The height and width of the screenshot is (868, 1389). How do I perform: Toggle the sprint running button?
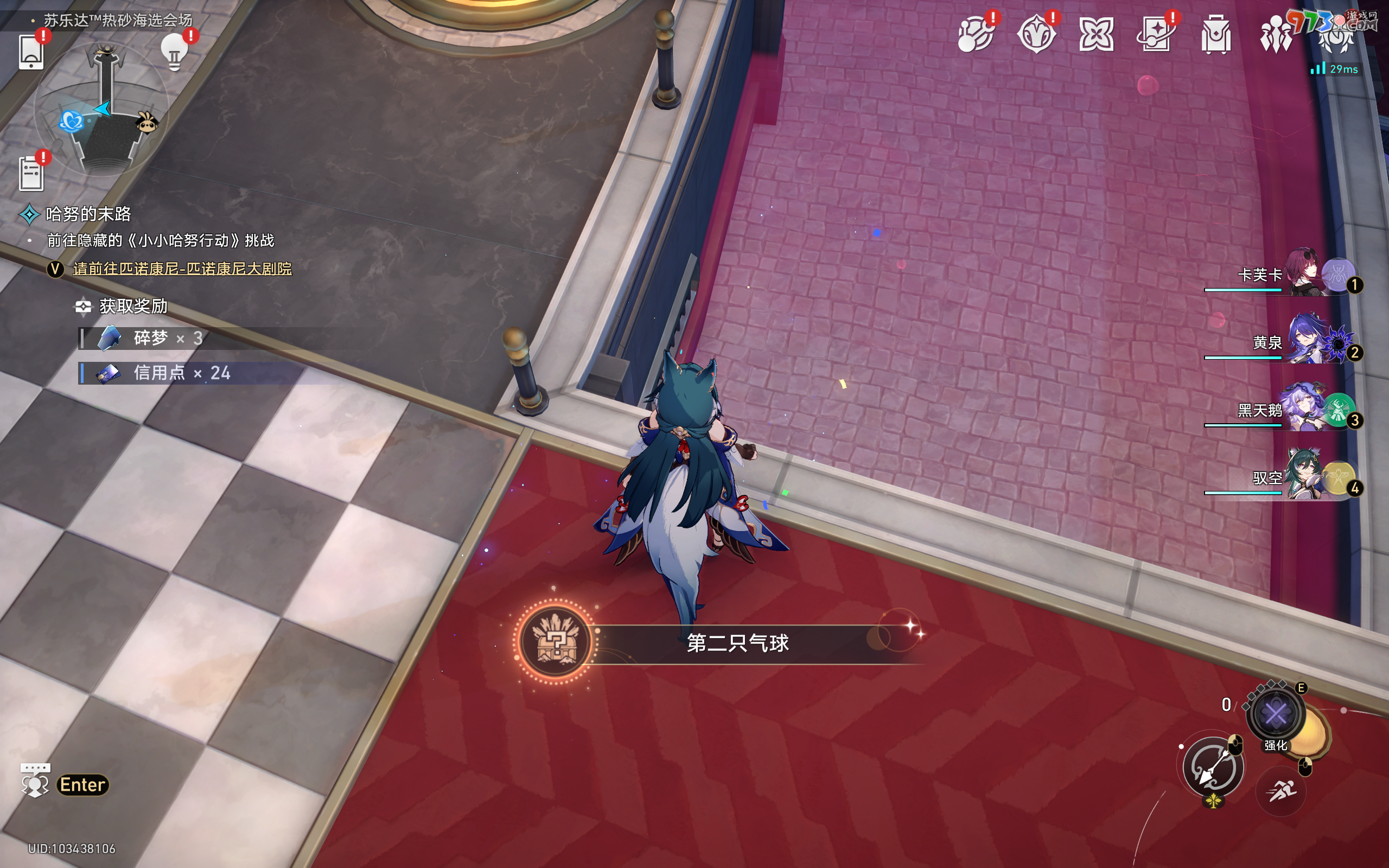click(1281, 792)
